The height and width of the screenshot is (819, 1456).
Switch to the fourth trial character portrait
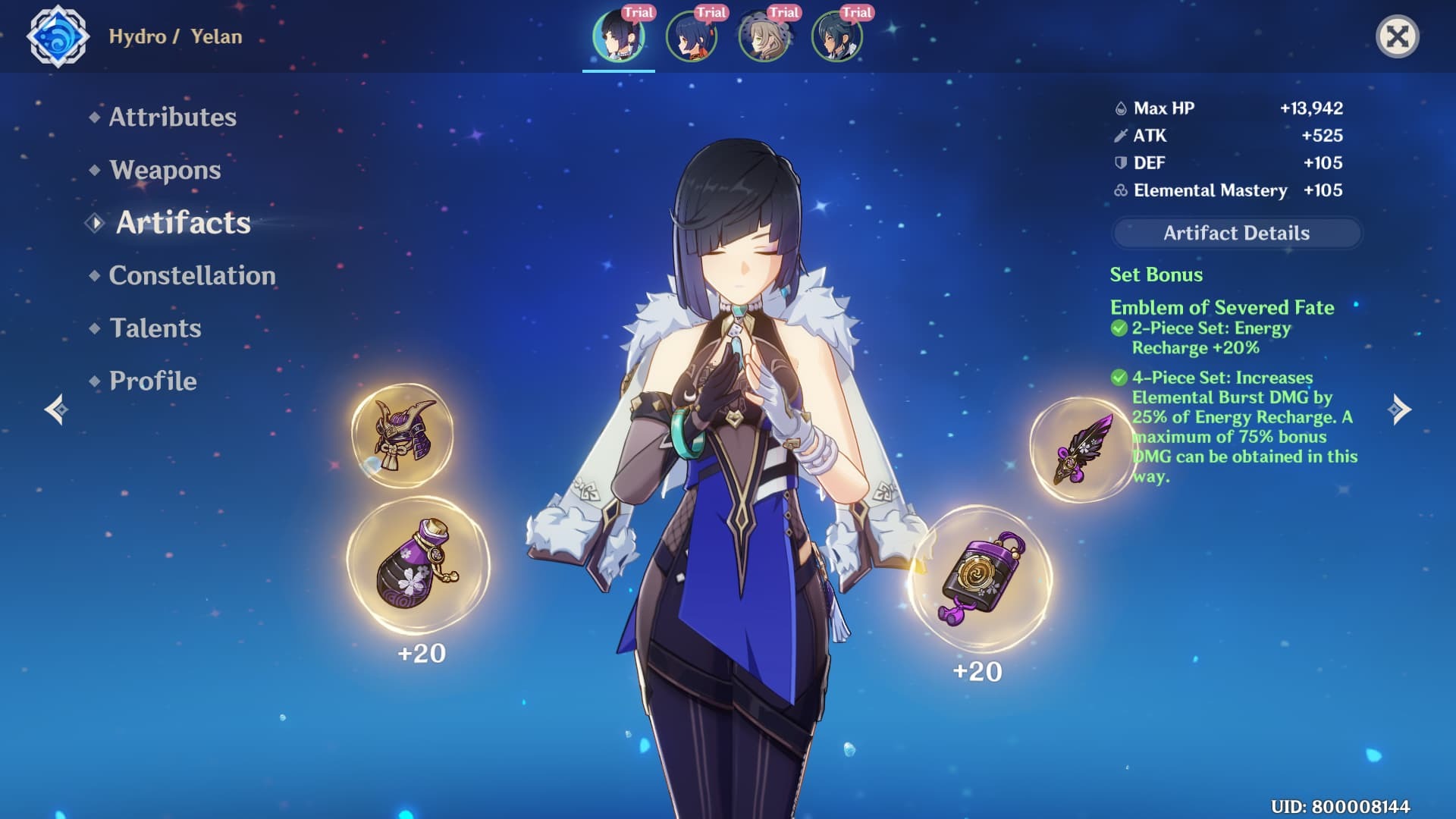point(837,36)
